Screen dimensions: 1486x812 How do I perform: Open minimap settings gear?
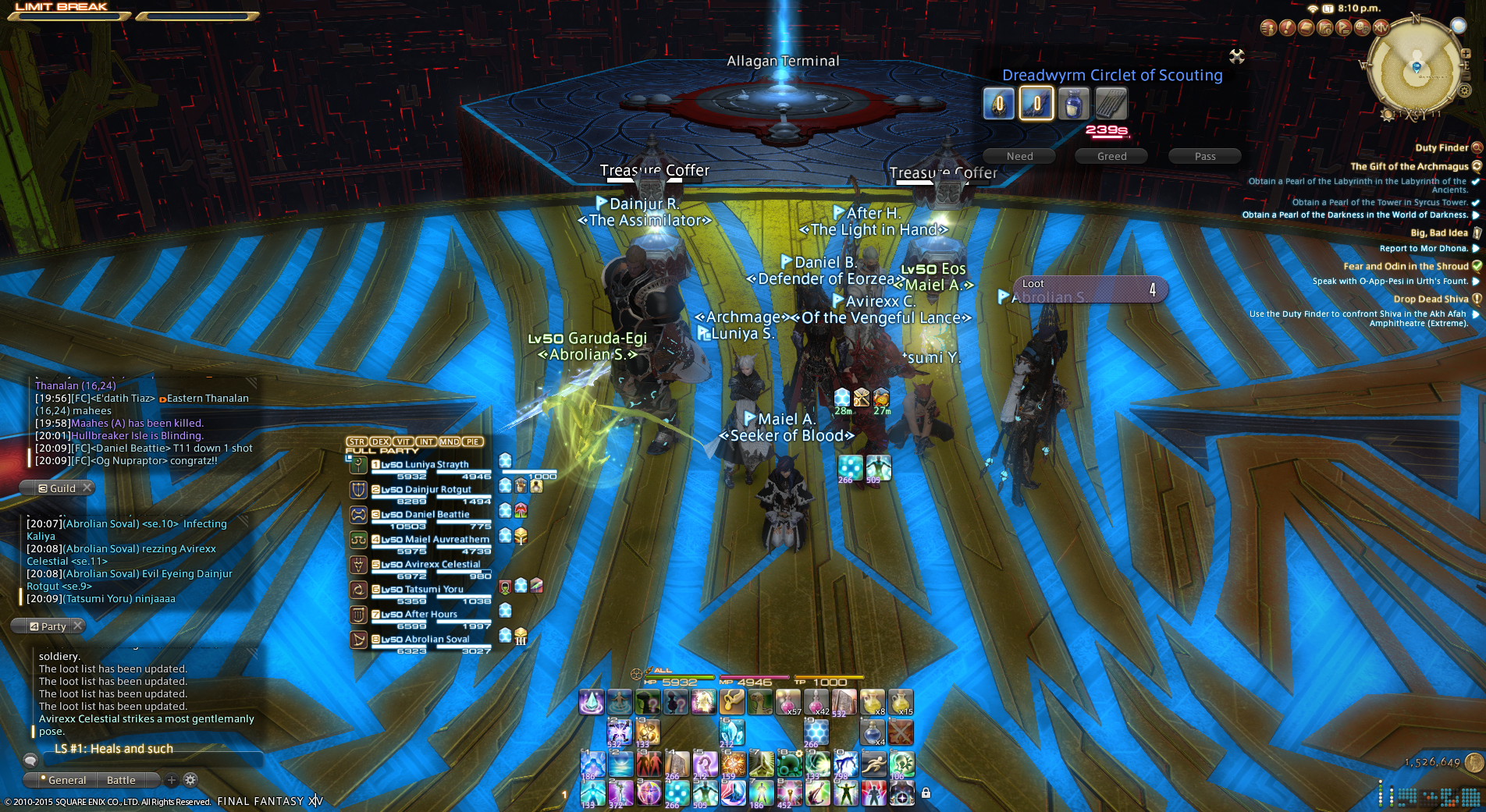pyautogui.click(x=1464, y=90)
